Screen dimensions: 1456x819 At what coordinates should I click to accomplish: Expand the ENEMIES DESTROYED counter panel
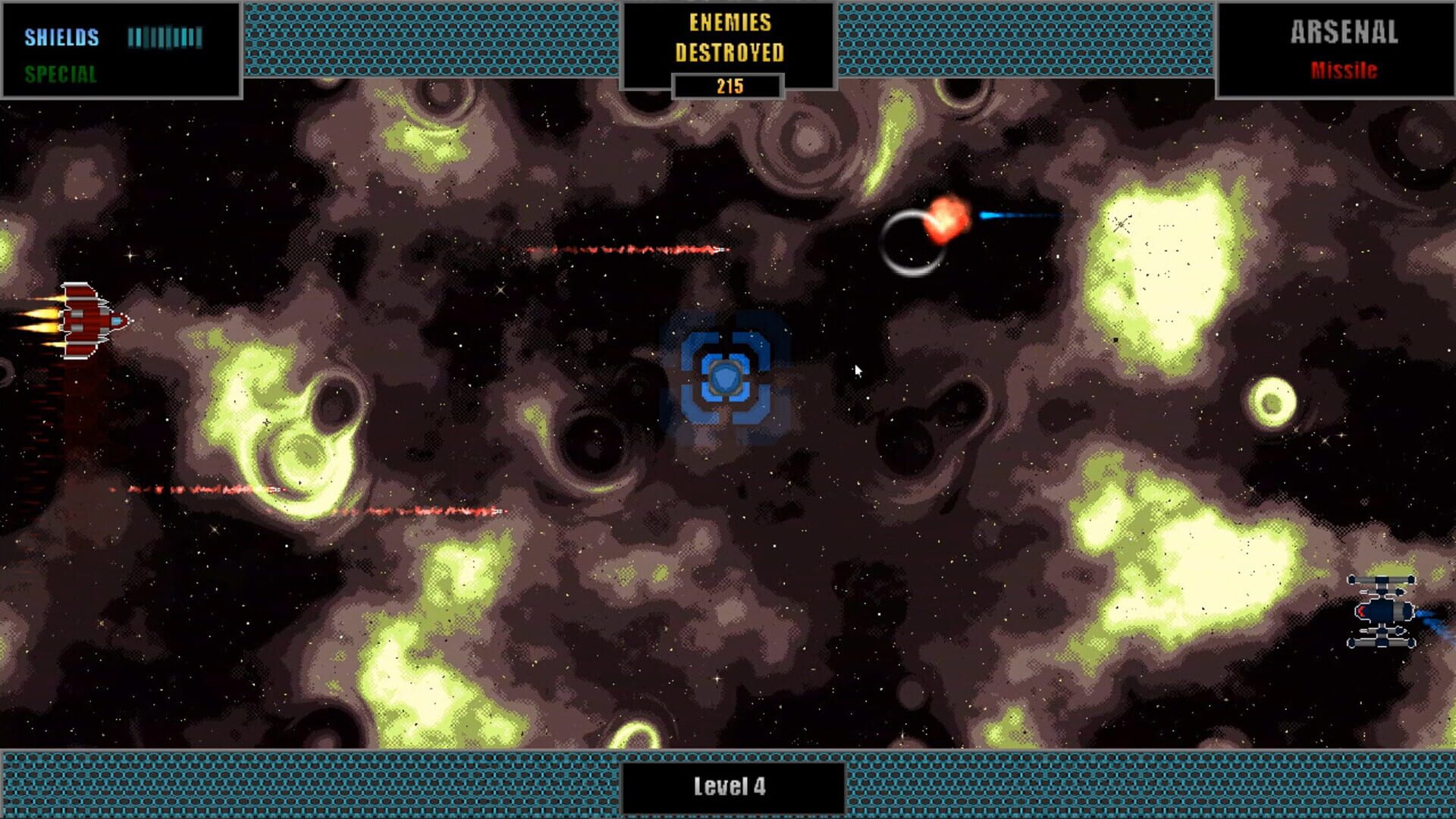pos(730,44)
